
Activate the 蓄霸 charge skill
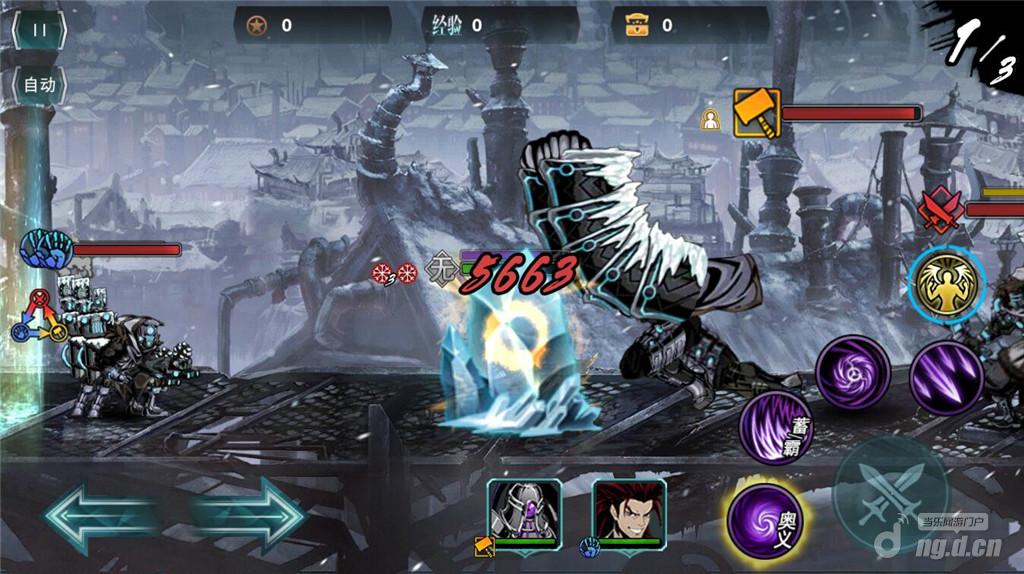(778, 428)
